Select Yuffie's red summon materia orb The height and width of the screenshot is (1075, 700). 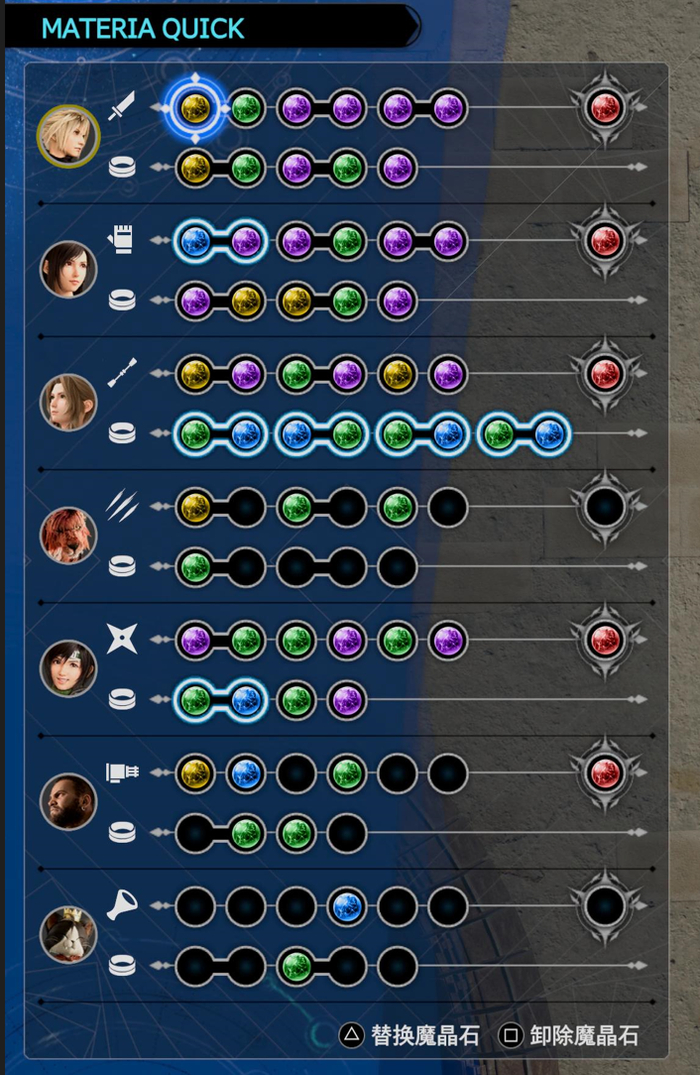605,640
